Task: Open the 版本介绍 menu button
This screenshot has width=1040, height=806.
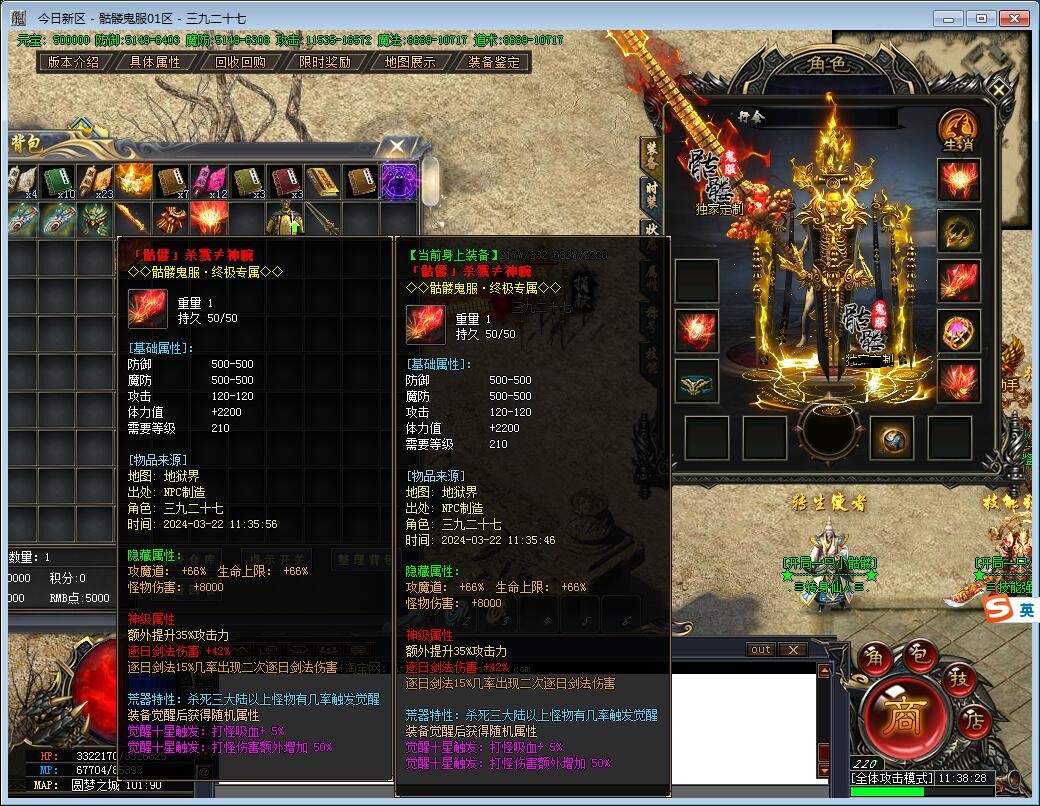Action: click(73, 62)
